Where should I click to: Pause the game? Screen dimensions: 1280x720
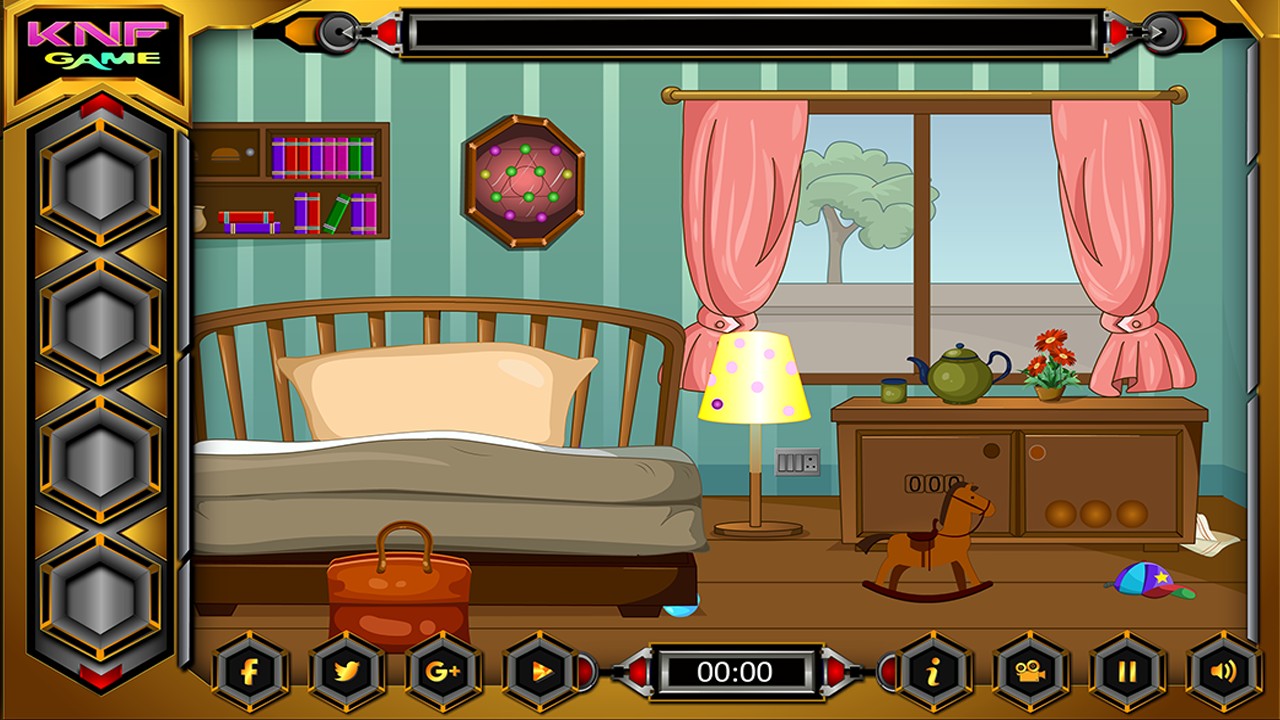[1127, 671]
